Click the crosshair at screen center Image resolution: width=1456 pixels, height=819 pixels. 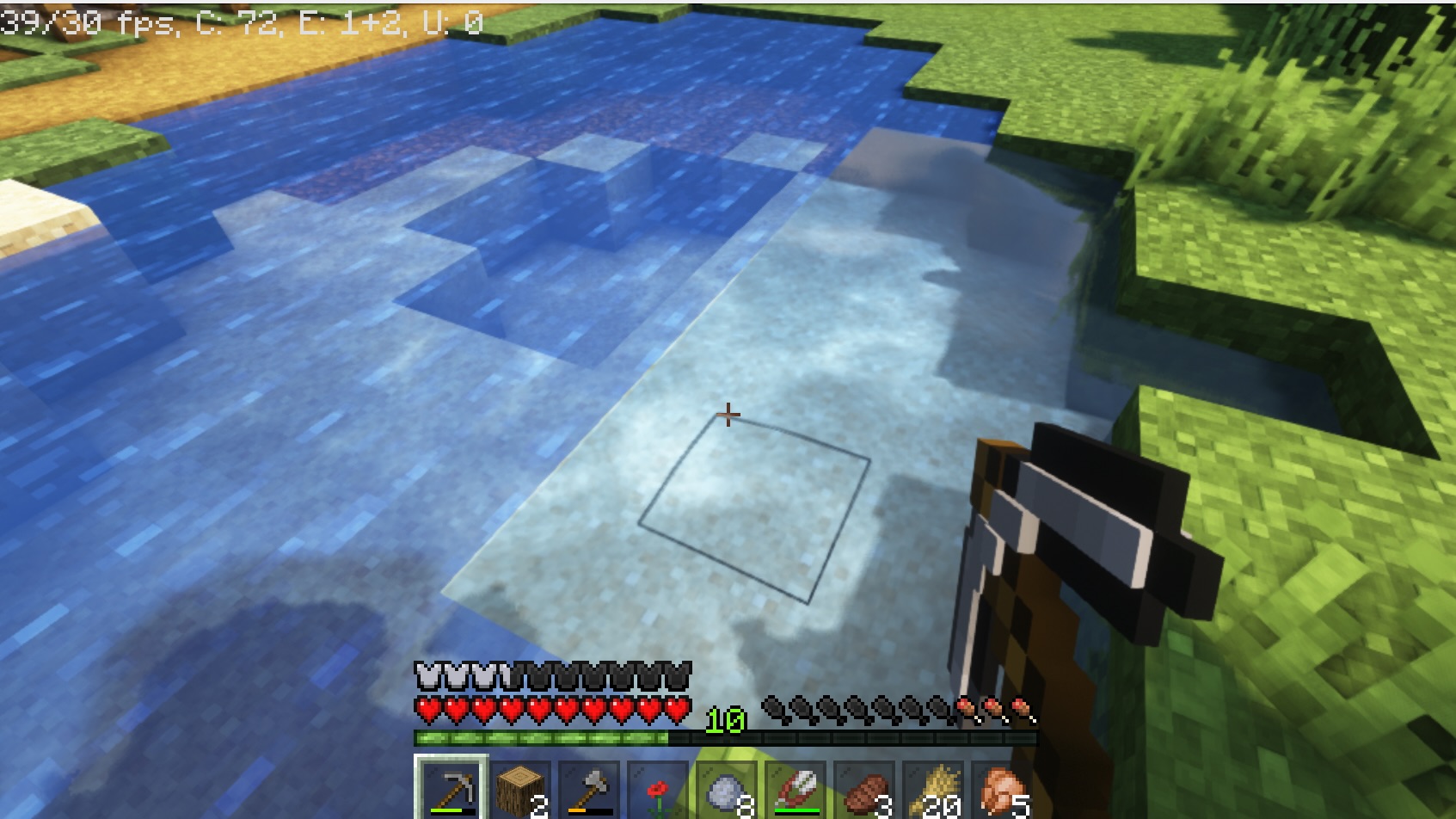point(727,415)
